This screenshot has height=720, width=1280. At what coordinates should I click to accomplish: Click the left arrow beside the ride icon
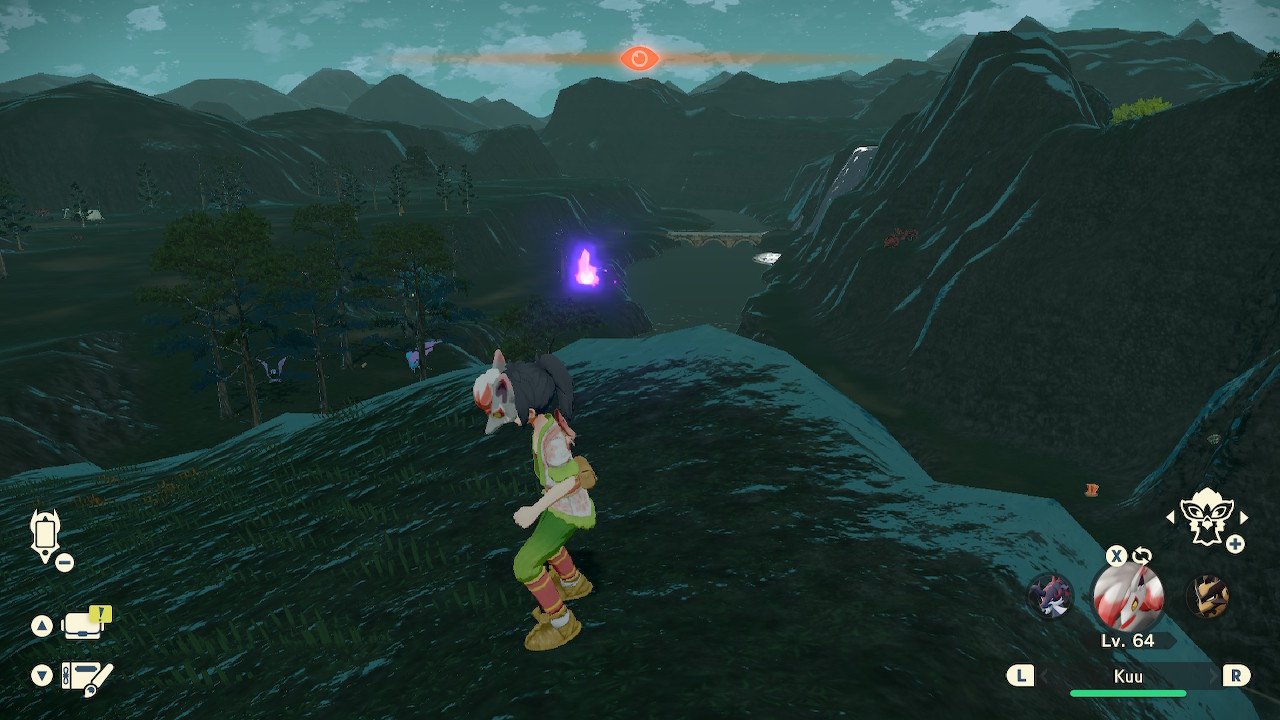coord(1170,517)
